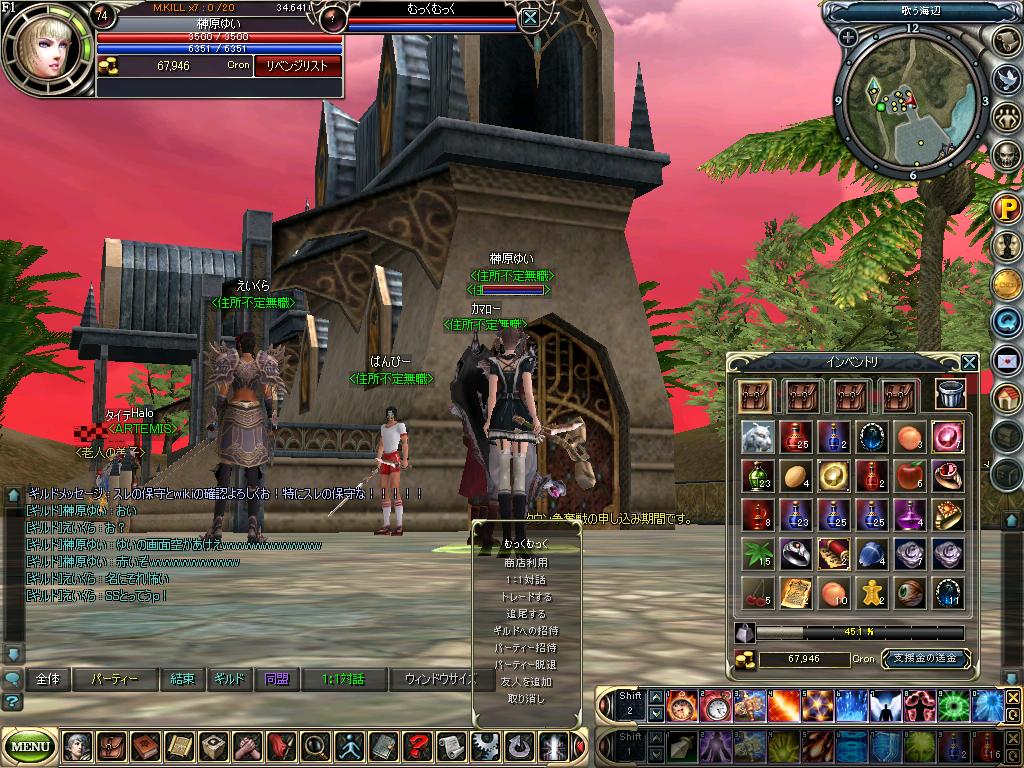Close the インベントリ inventory window
1024x768 pixels.
click(969, 363)
